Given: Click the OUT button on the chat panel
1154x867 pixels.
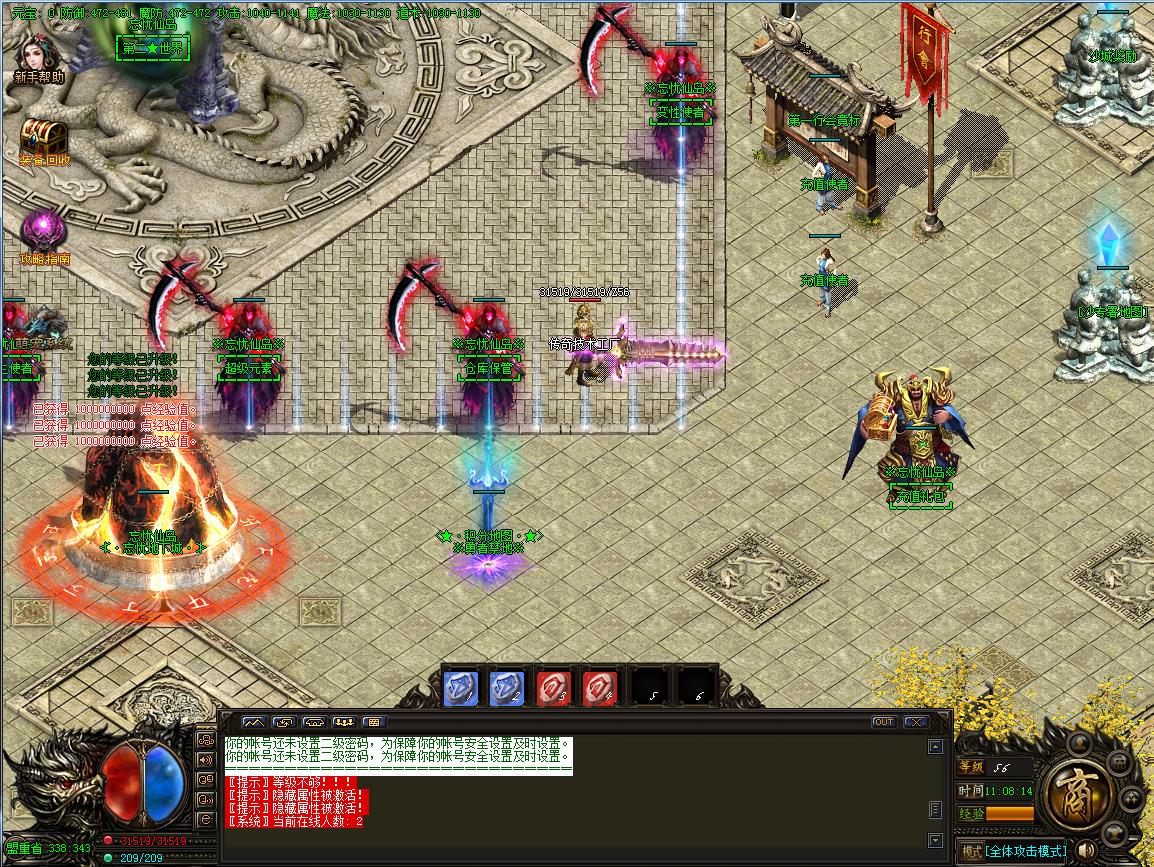Looking at the screenshot, I should click(884, 722).
